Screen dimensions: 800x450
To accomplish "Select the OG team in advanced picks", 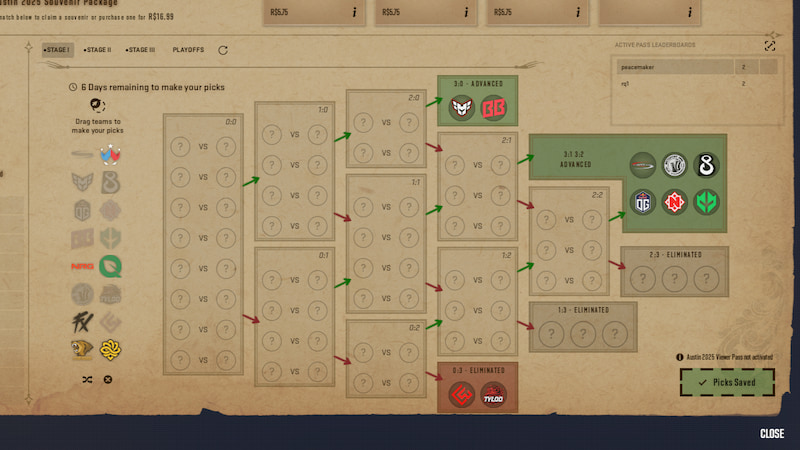I will point(643,202).
